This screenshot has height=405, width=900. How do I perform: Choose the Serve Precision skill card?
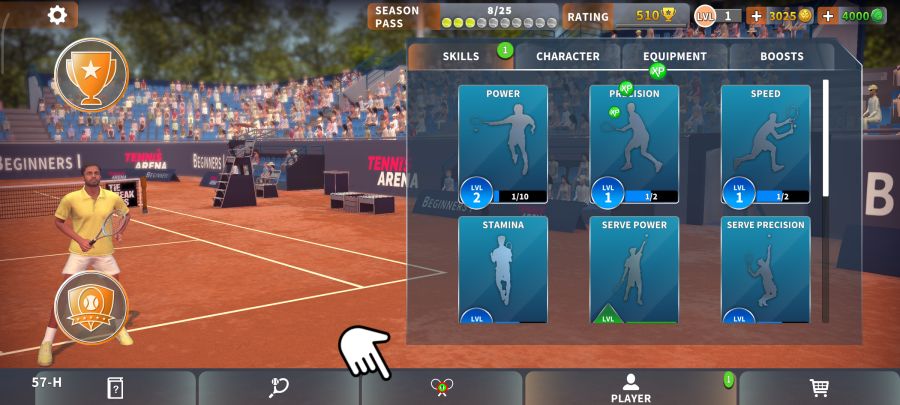pos(765,270)
